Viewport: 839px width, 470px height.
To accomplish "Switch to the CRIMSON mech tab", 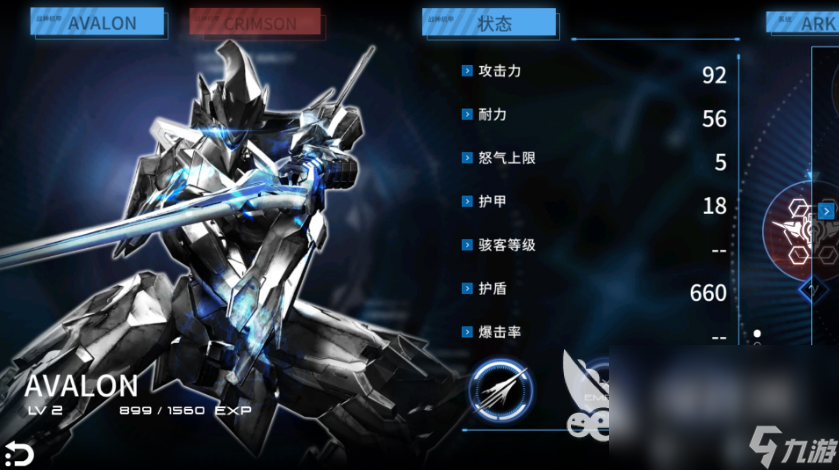I will click(x=255, y=22).
